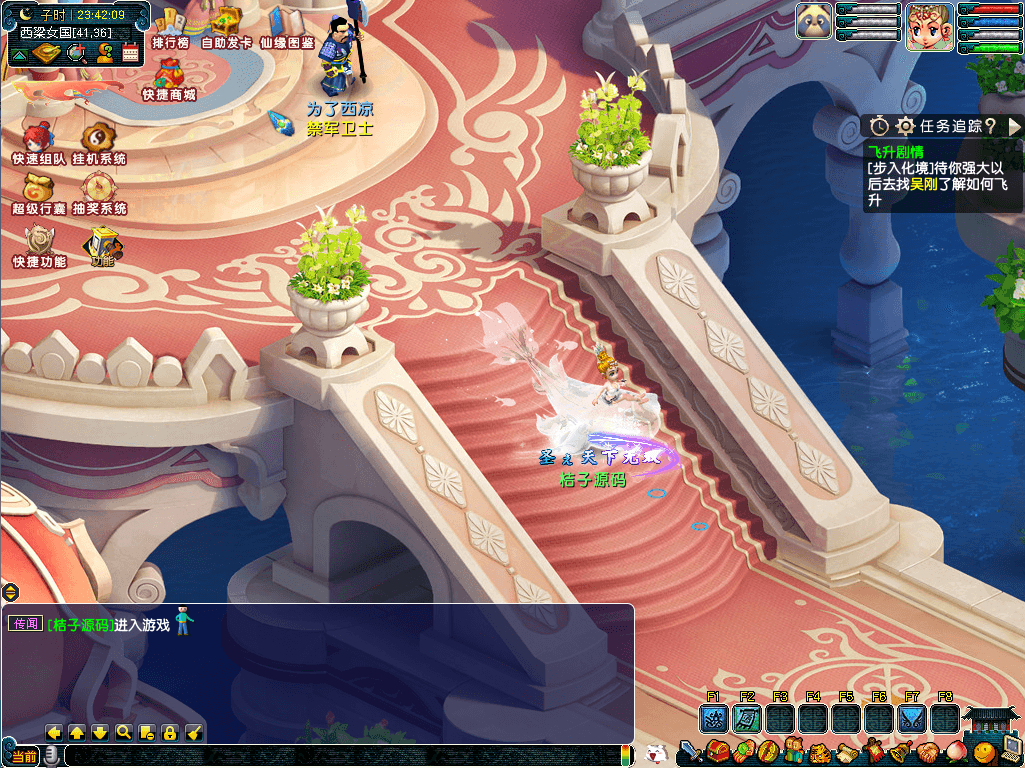The height and width of the screenshot is (768, 1025).
Task: Click the 吴刚 link in quest tracker
Action: (922, 185)
